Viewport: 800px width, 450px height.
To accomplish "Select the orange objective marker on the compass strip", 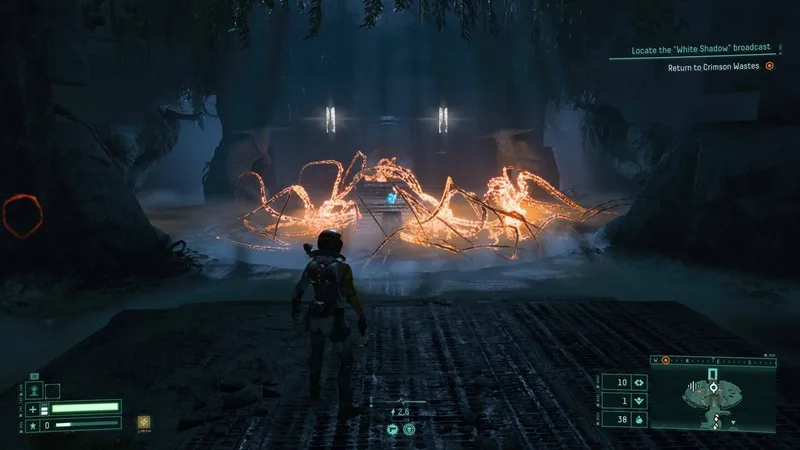I will tap(666, 359).
